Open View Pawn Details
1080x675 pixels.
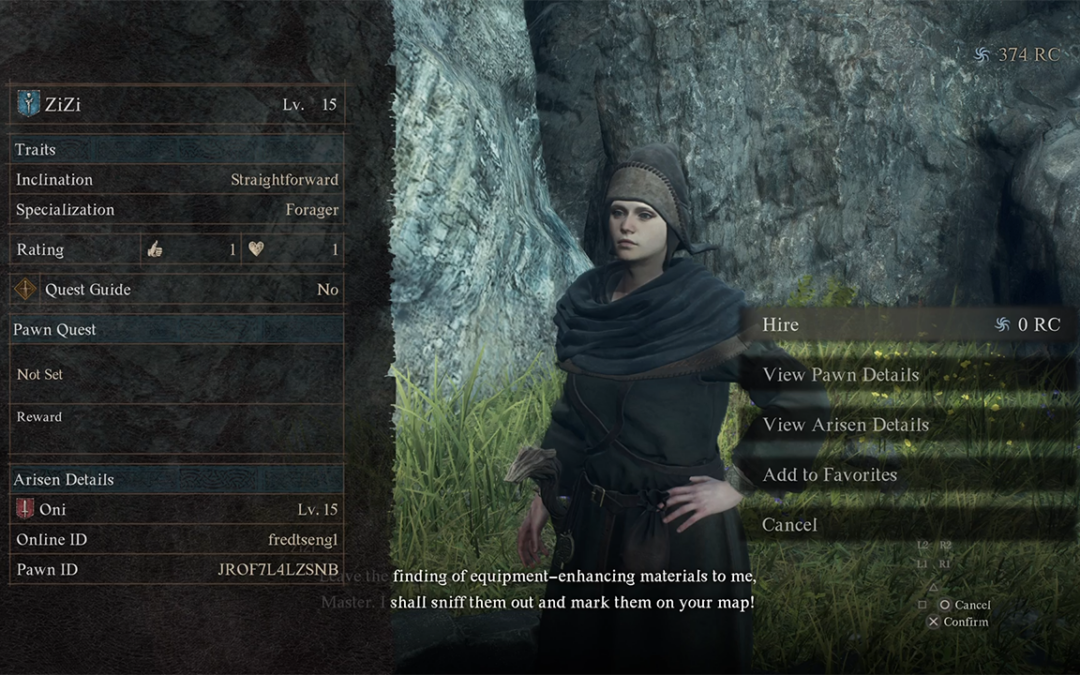(x=840, y=375)
